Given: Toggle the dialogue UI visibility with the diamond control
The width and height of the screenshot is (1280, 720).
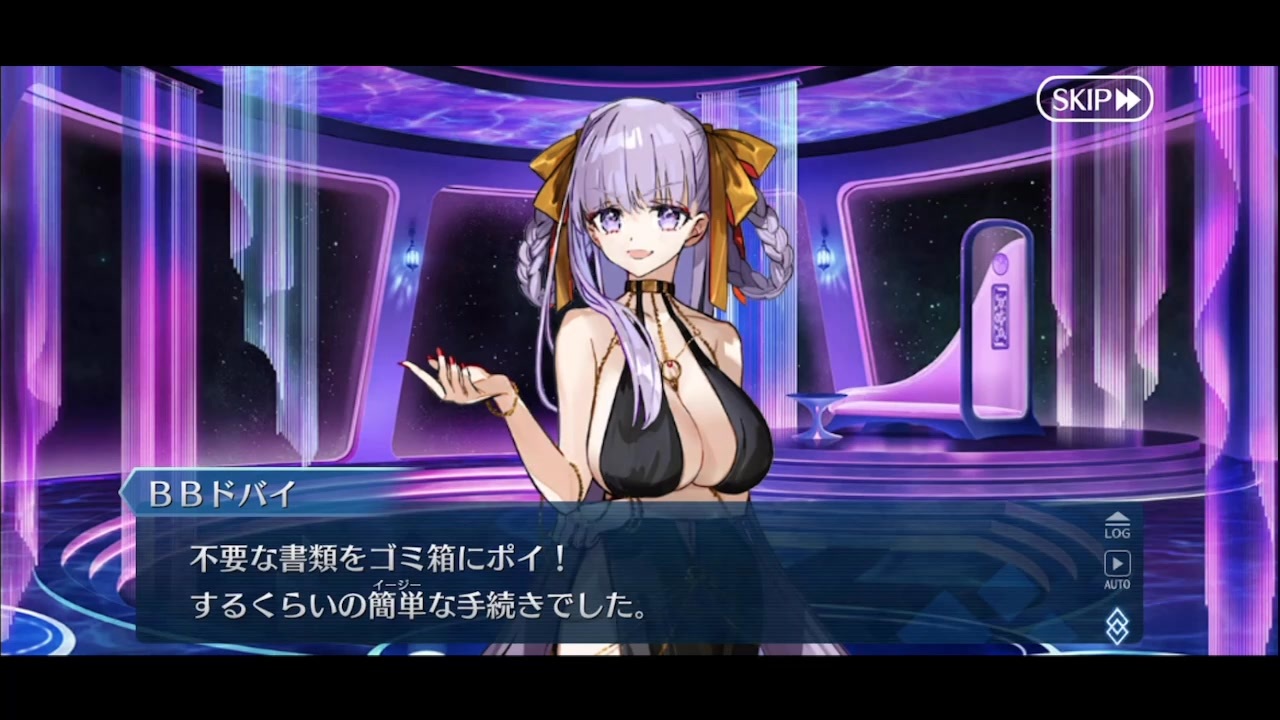Looking at the screenshot, I should 1117,627.
